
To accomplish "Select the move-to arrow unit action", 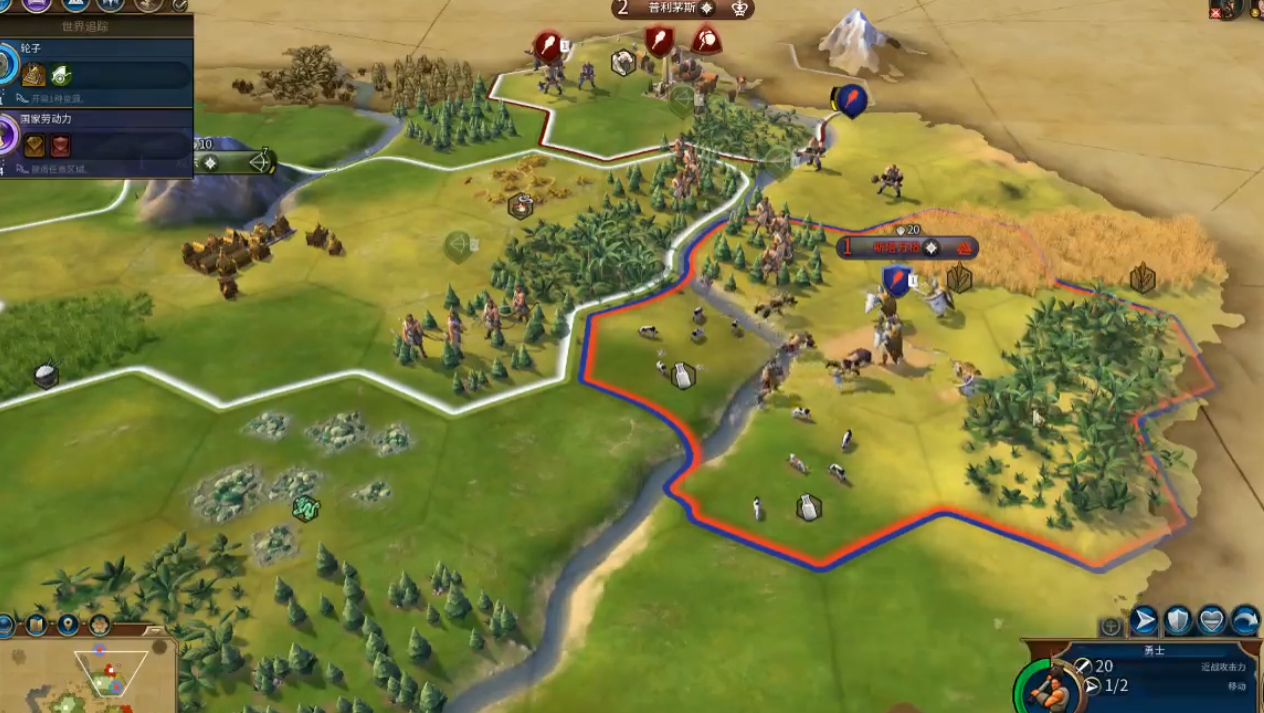I will click(1144, 620).
